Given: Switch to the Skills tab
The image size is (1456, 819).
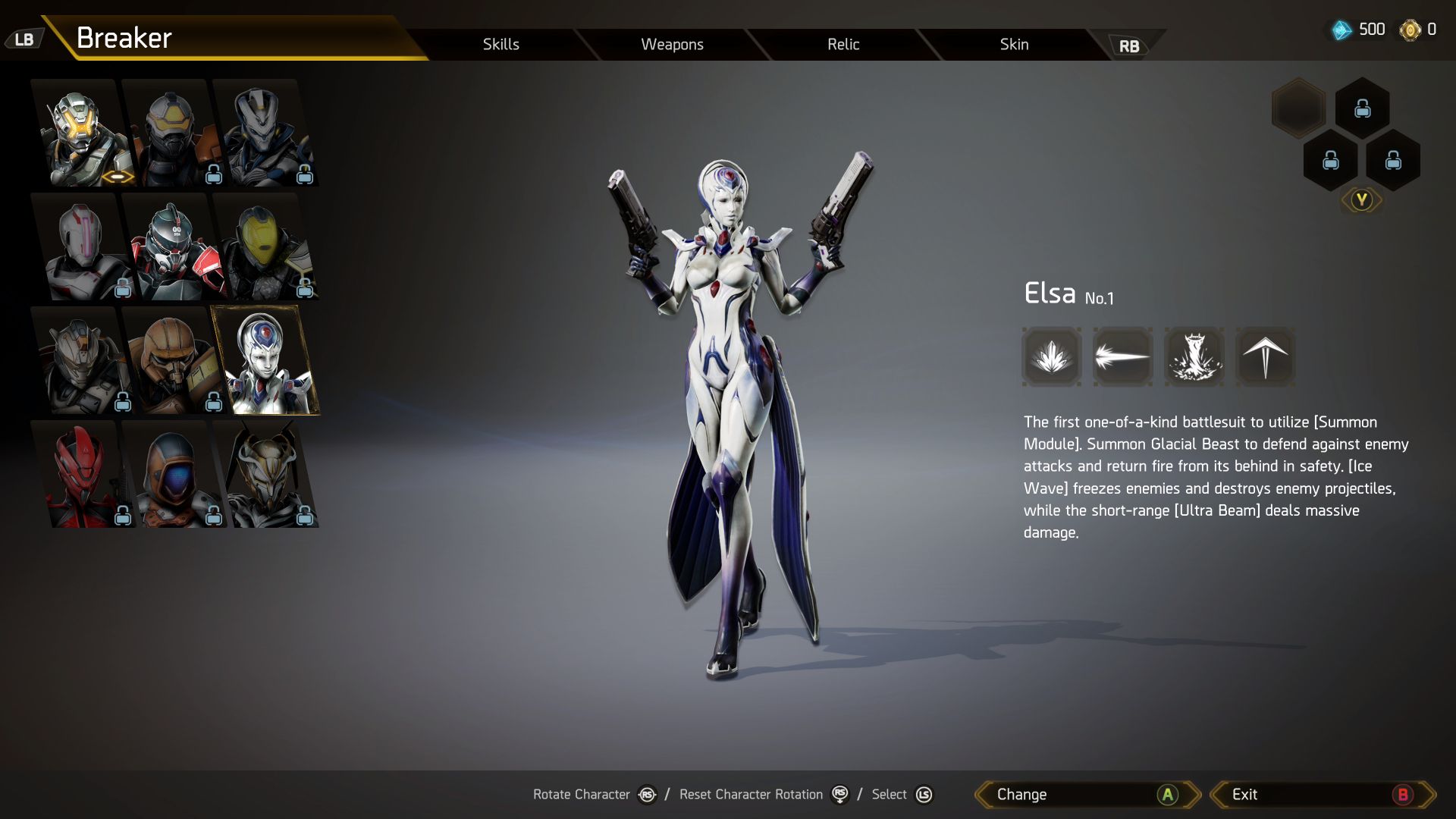Looking at the screenshot, I should coord(500,44).
